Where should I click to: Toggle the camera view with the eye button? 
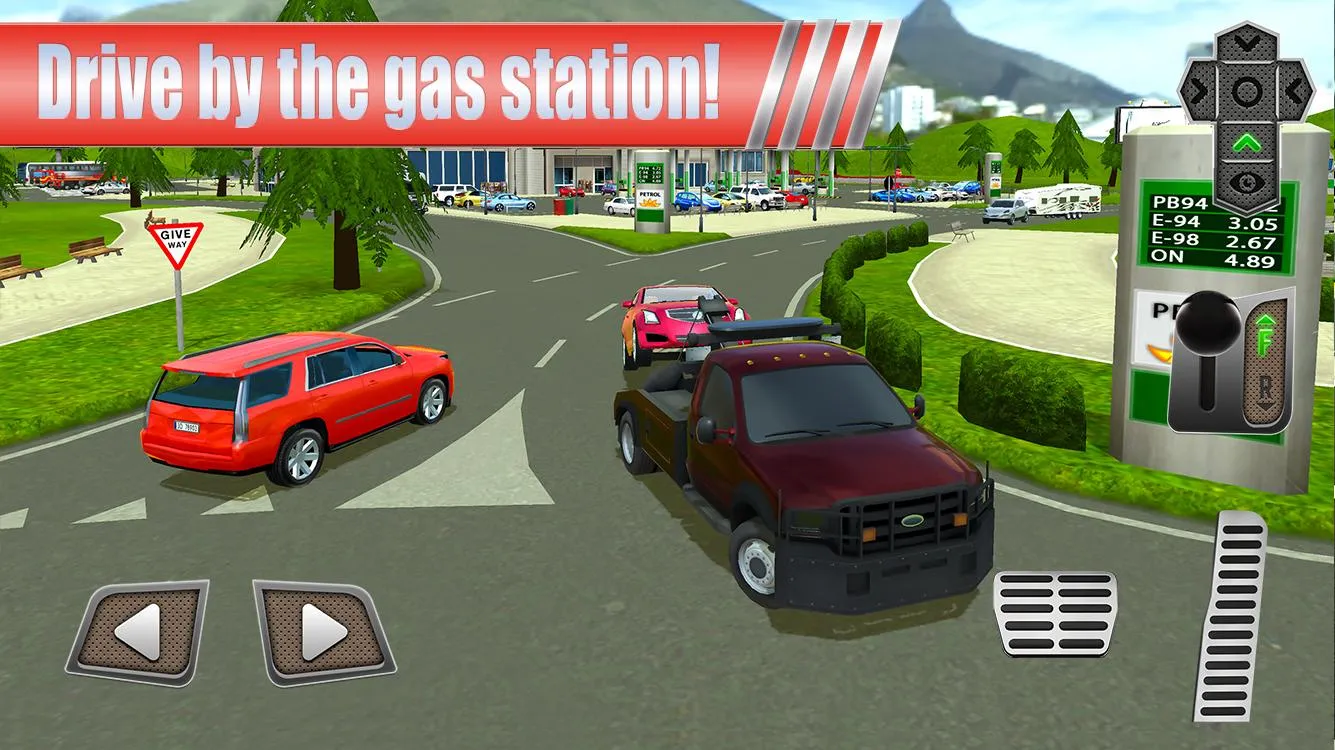point(1247,181)
